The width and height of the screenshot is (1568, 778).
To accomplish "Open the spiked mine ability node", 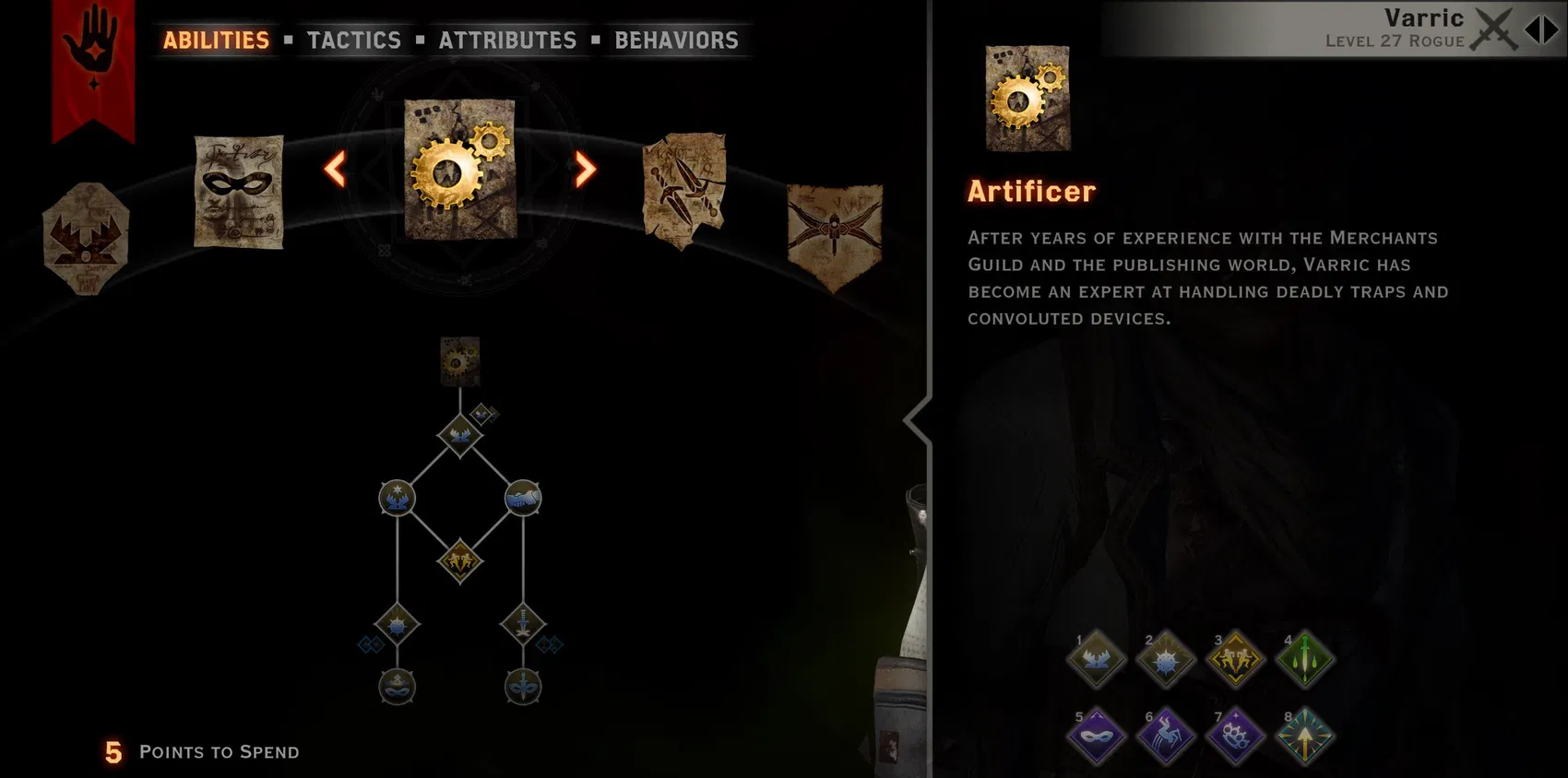I will [395, 624].
